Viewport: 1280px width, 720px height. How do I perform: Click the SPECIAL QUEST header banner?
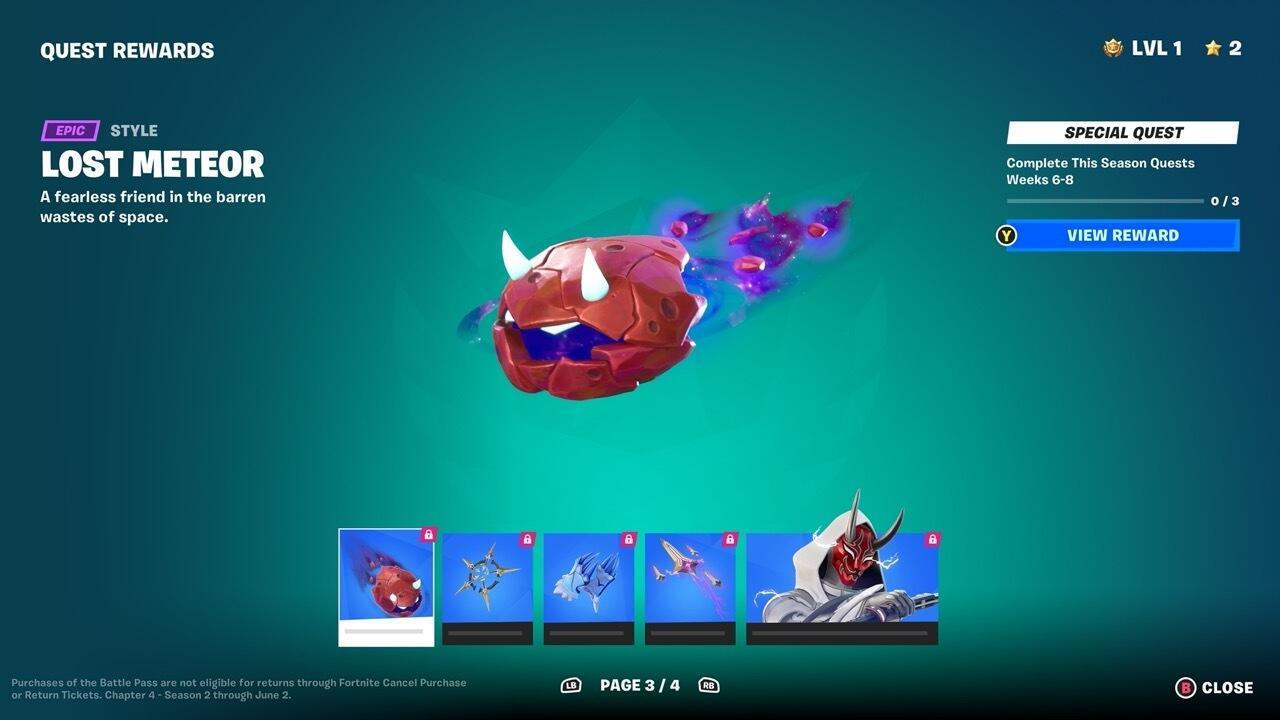[1121, 131]
